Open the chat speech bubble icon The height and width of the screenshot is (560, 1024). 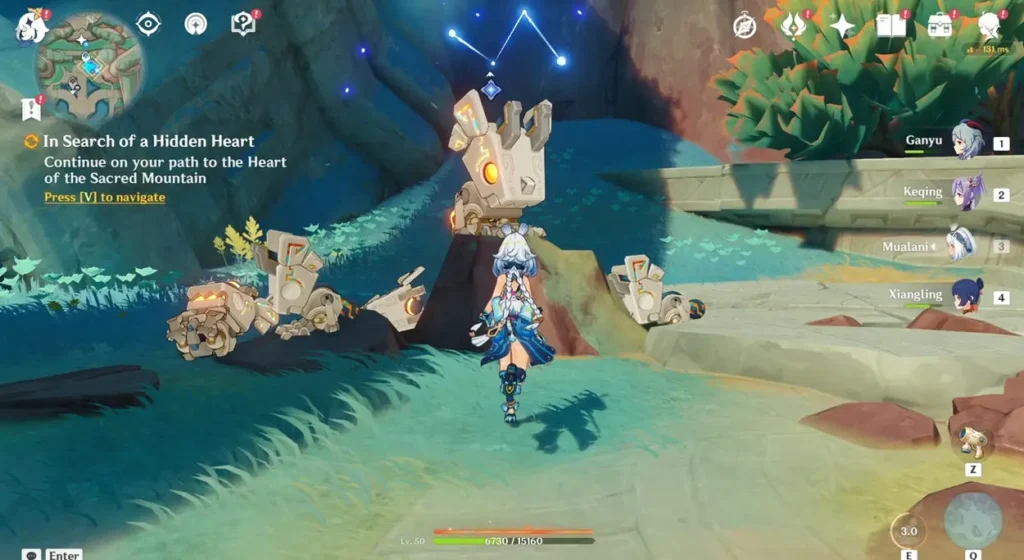[32, 554]
